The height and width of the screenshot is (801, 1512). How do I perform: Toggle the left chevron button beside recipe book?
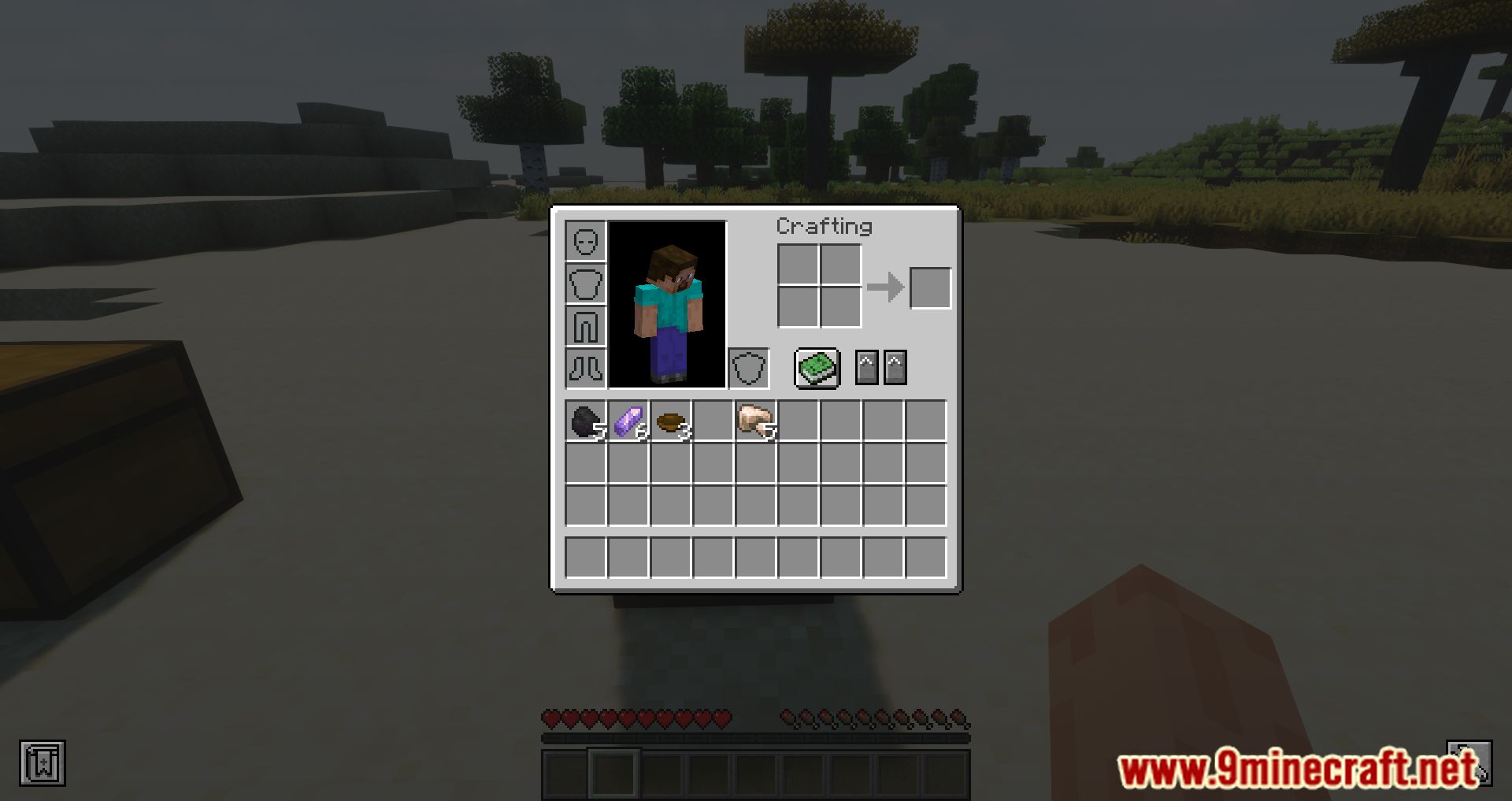867,367
